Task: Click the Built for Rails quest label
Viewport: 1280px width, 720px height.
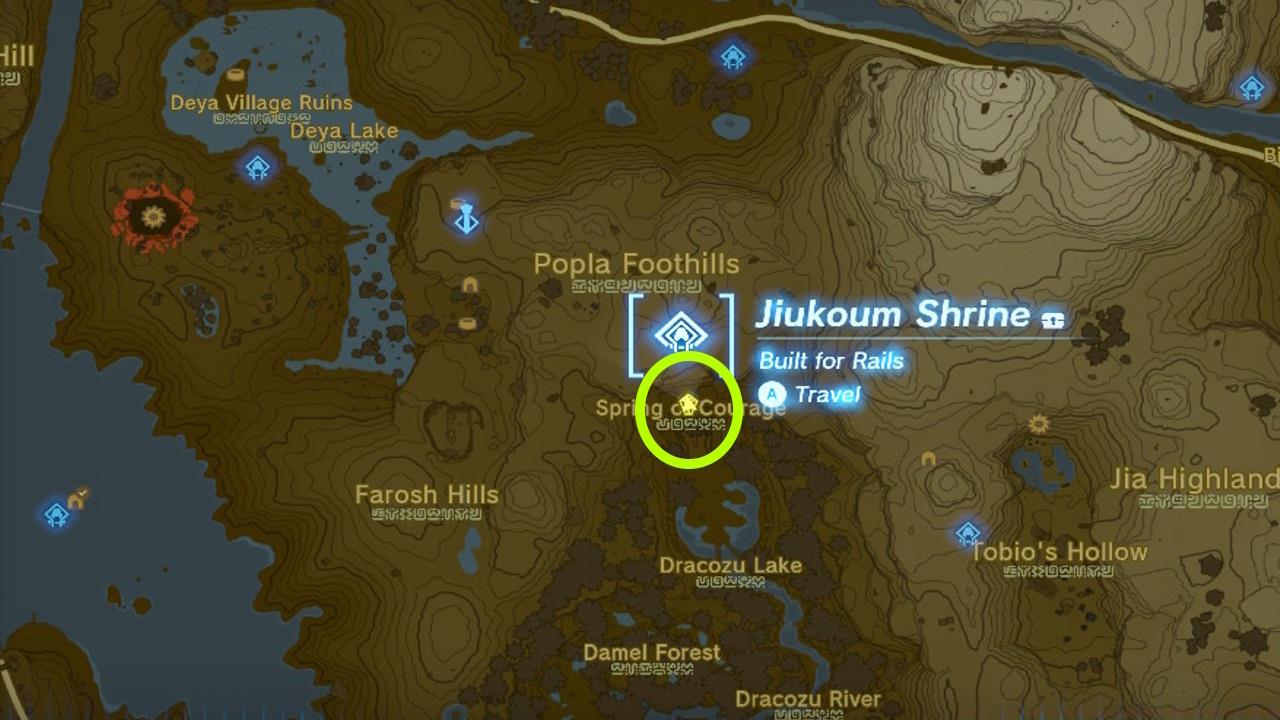Action: click(831, 361)
